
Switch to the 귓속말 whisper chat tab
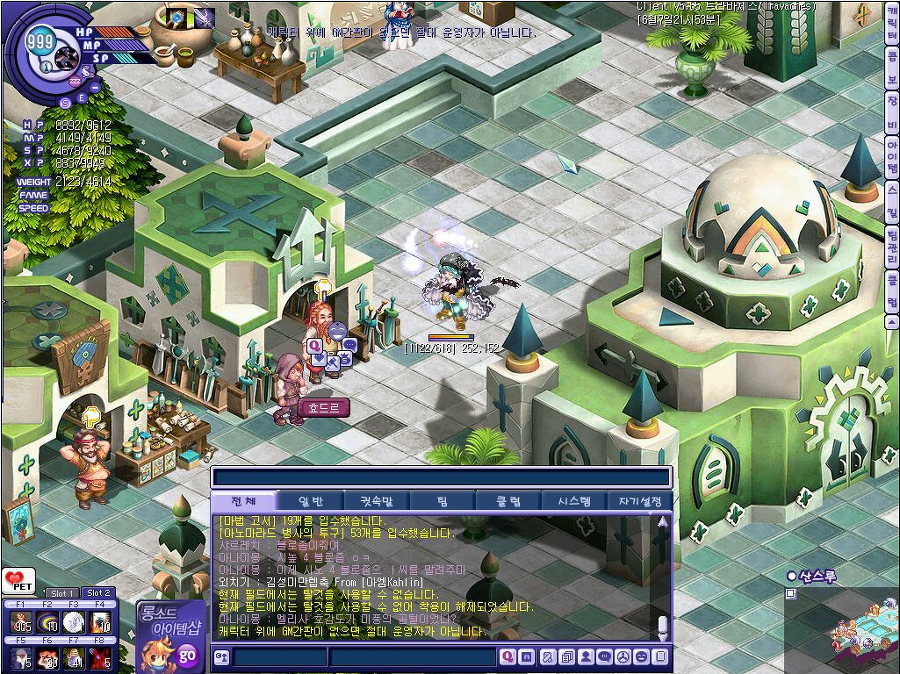pyautogui.click(x=377, y=501)
